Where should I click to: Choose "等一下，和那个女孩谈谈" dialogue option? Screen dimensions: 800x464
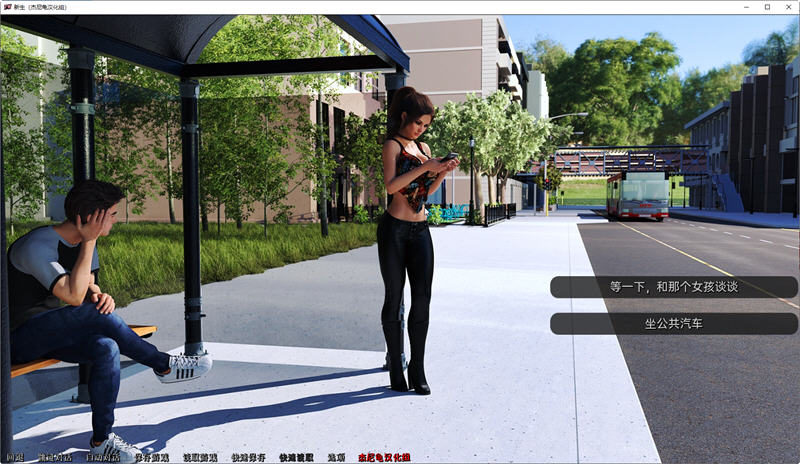(x=673, y=287)
